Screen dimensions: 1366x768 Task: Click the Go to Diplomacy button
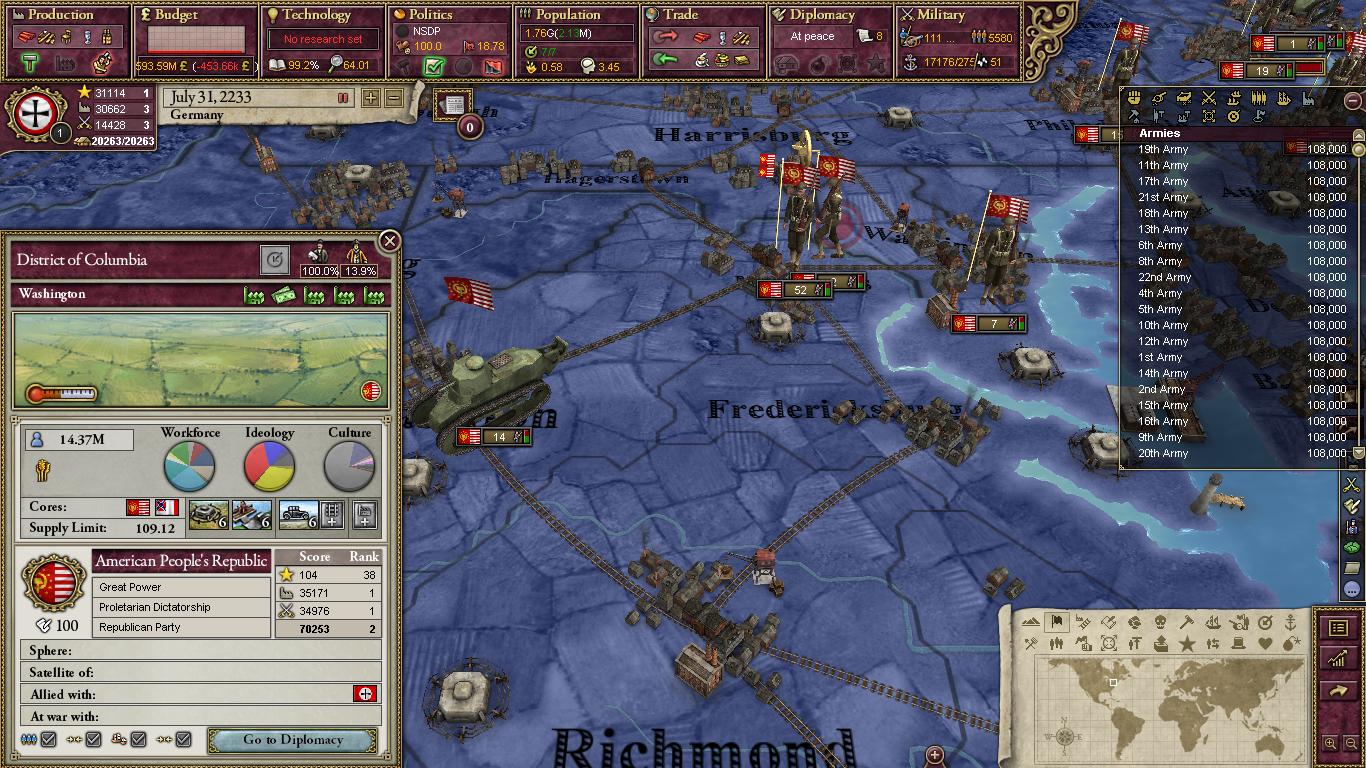point(292,740)
